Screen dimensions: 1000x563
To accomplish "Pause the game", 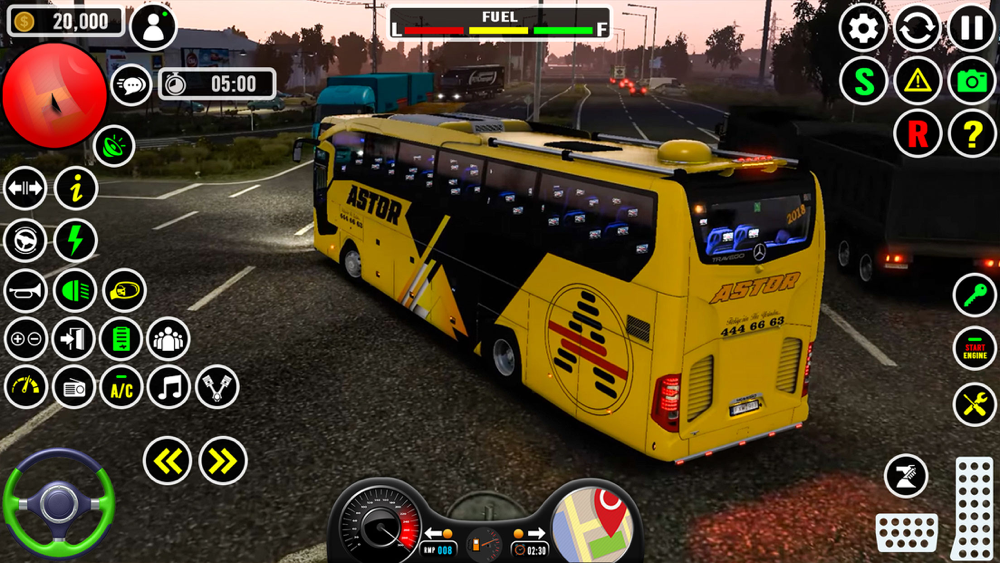I will (971, 27).
